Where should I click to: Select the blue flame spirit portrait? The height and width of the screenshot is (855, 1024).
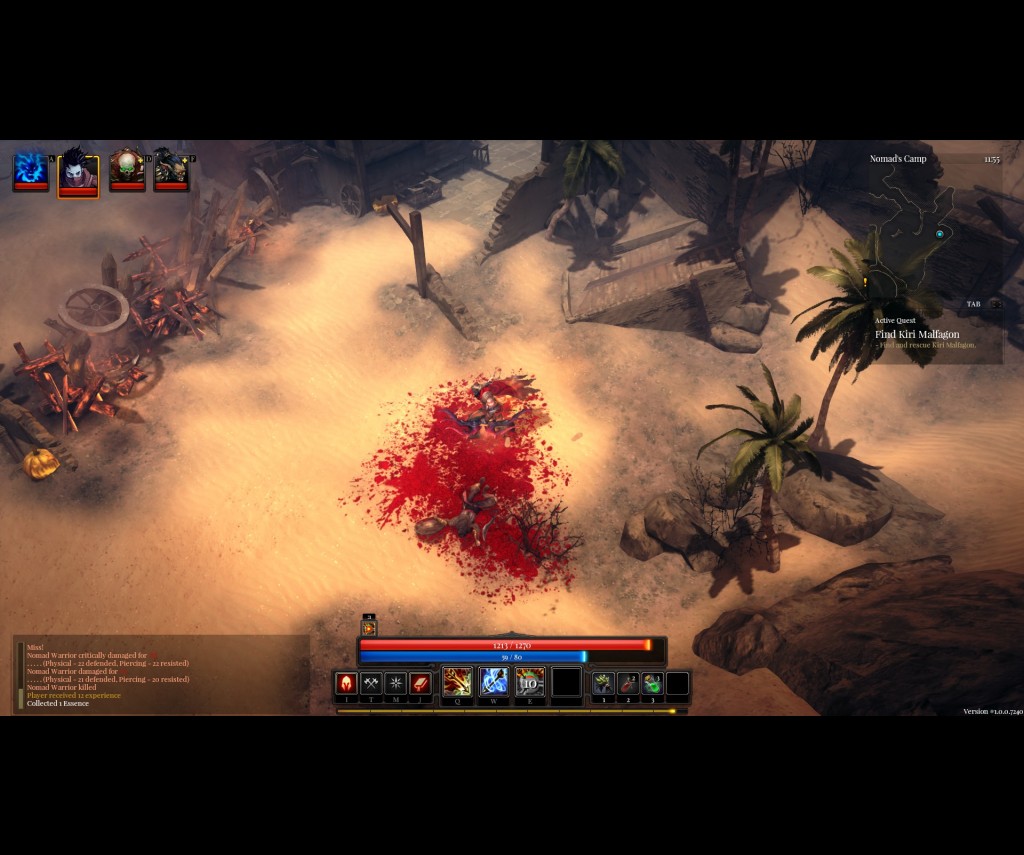tap(31, 168)
